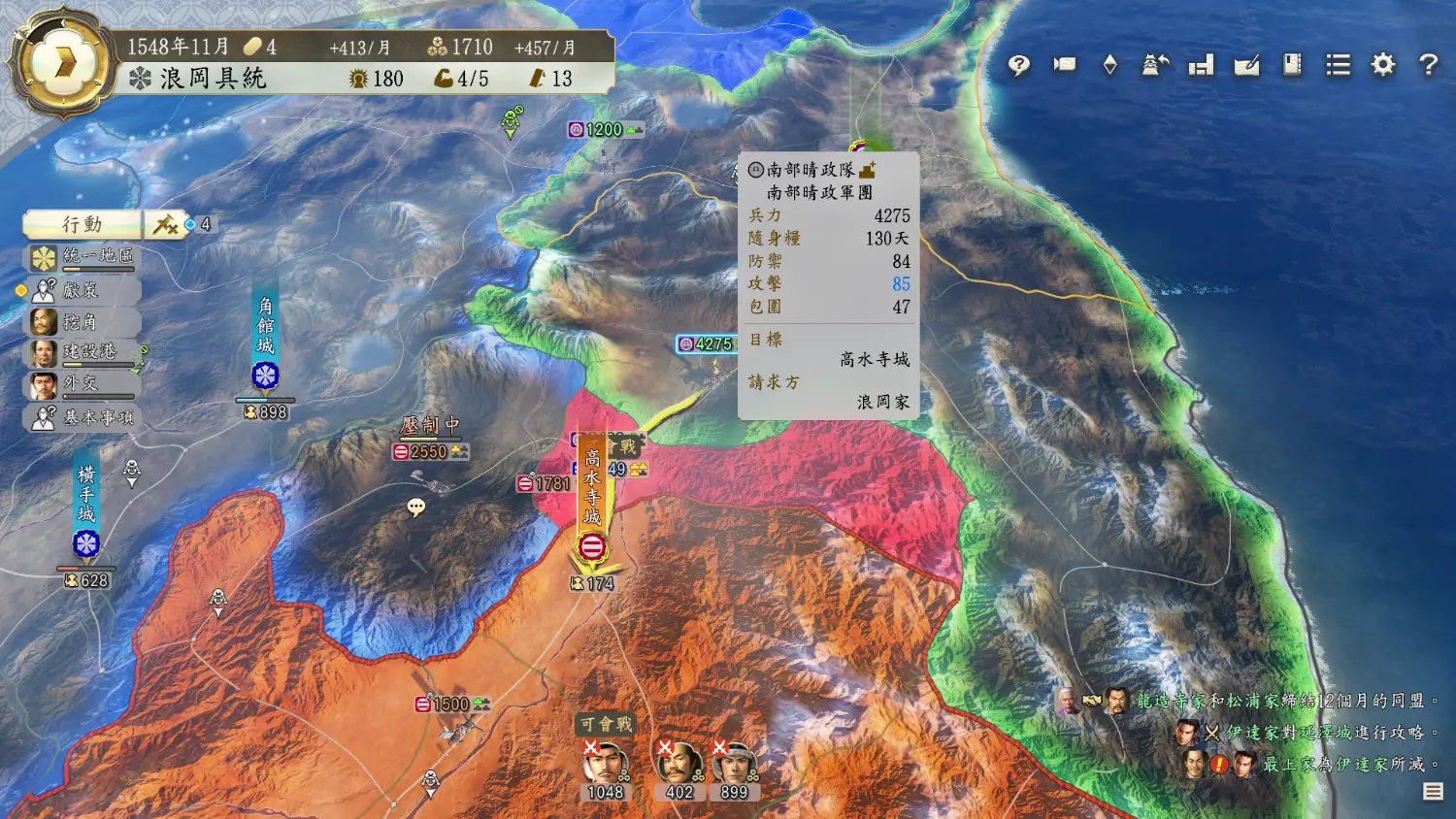This screenshot has height=819, width=1456.
Task: Open the bar chart icon in the toolbar
Action: (x=1202, y=65)
